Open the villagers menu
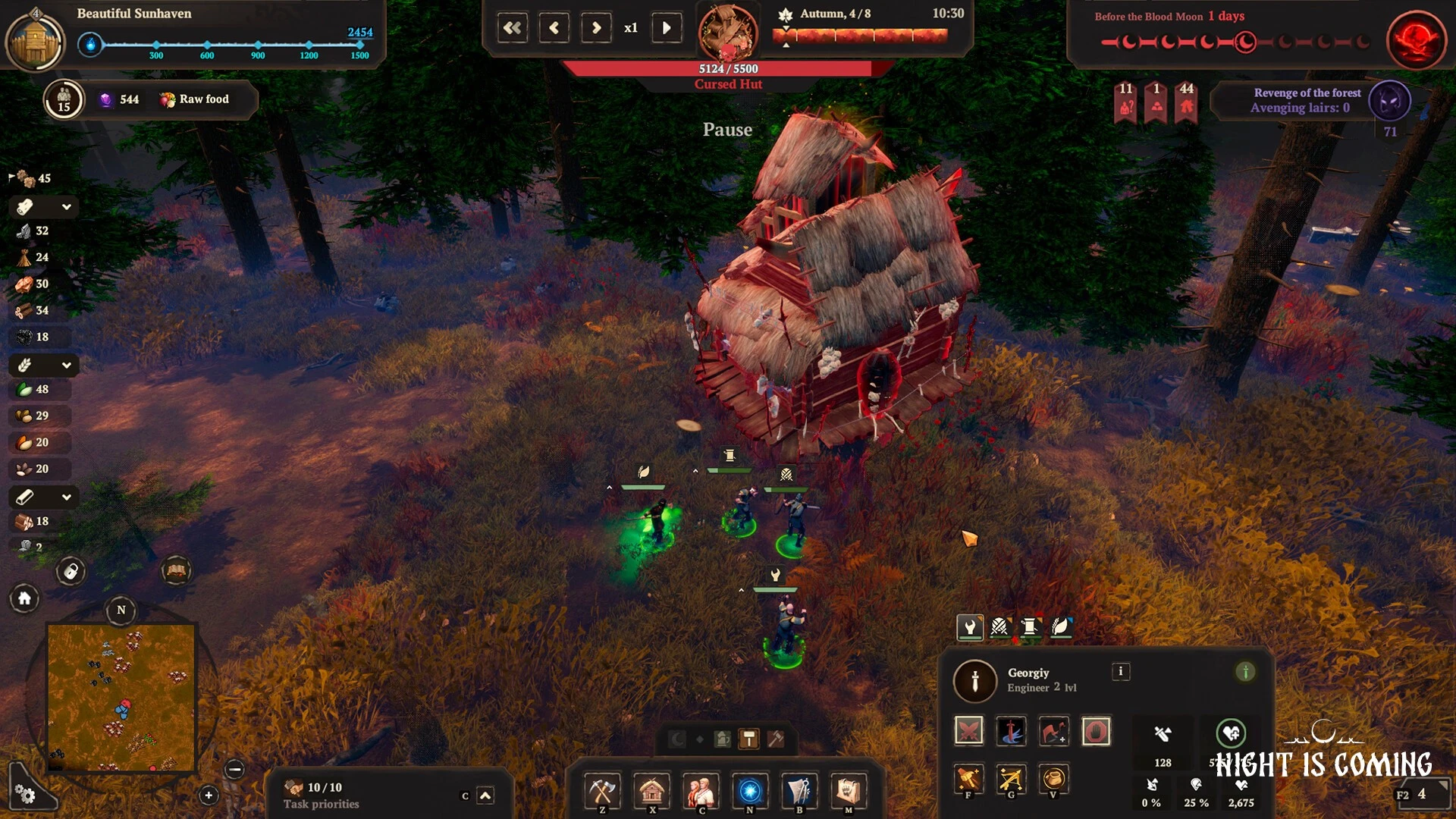Viewport: 1456px width, 819px height. (x=701, y=791)
